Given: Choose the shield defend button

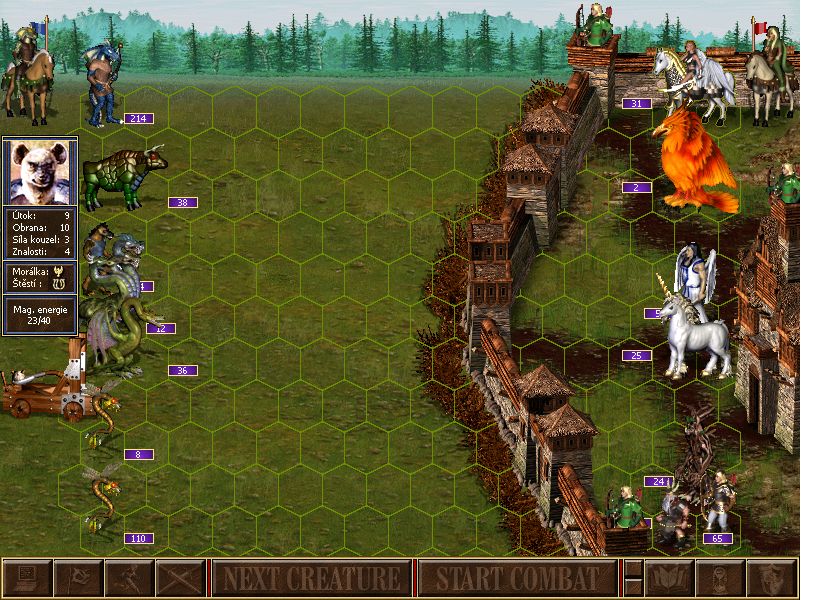Looking at the screenshot, I should (x=770, y=578).
